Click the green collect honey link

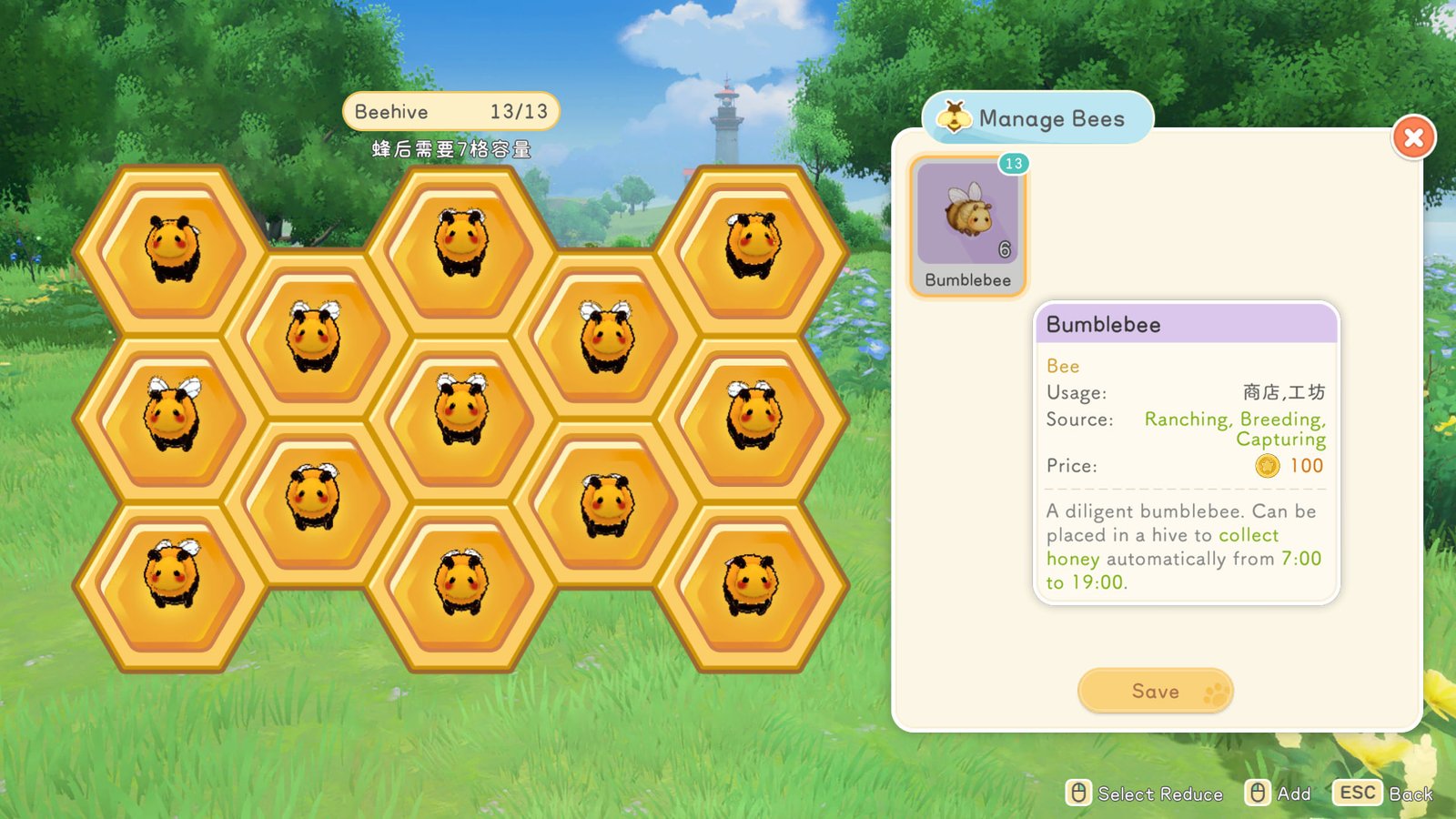pos(1249,536)
